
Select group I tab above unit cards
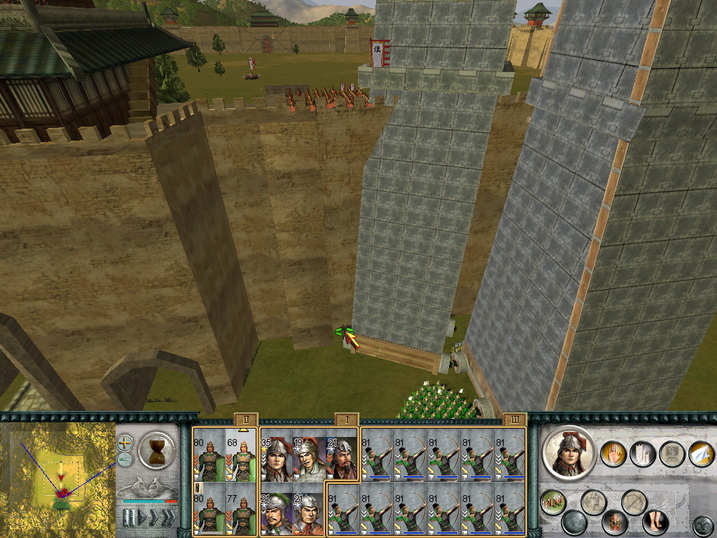[x=343, y=419]
